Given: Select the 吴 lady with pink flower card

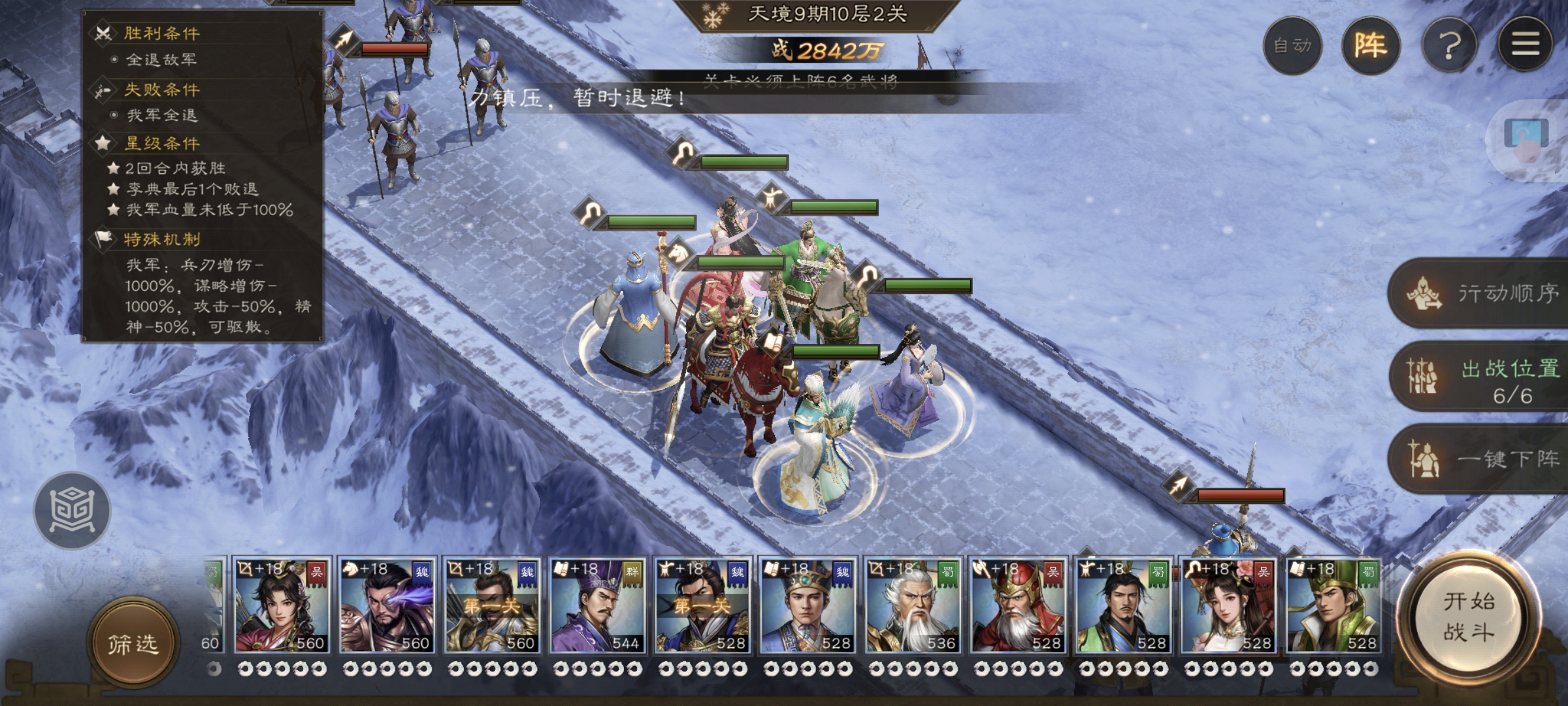Looking at the screenshot, I should (x=1228, y=606).
